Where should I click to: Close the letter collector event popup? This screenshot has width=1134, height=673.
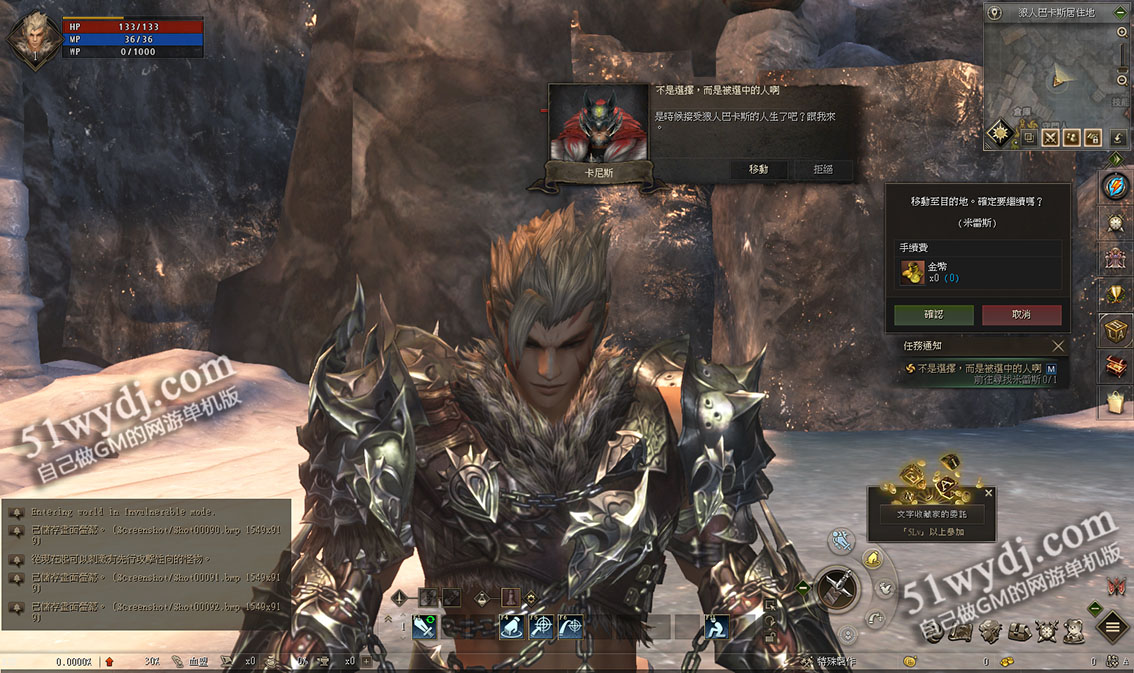pos(989,493)
